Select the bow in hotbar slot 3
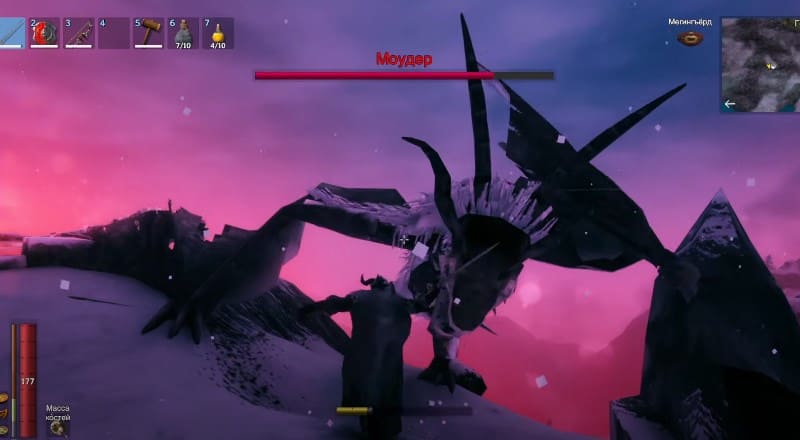The width and height of the screenshot is (800, 440). click(x=79, y=33)
